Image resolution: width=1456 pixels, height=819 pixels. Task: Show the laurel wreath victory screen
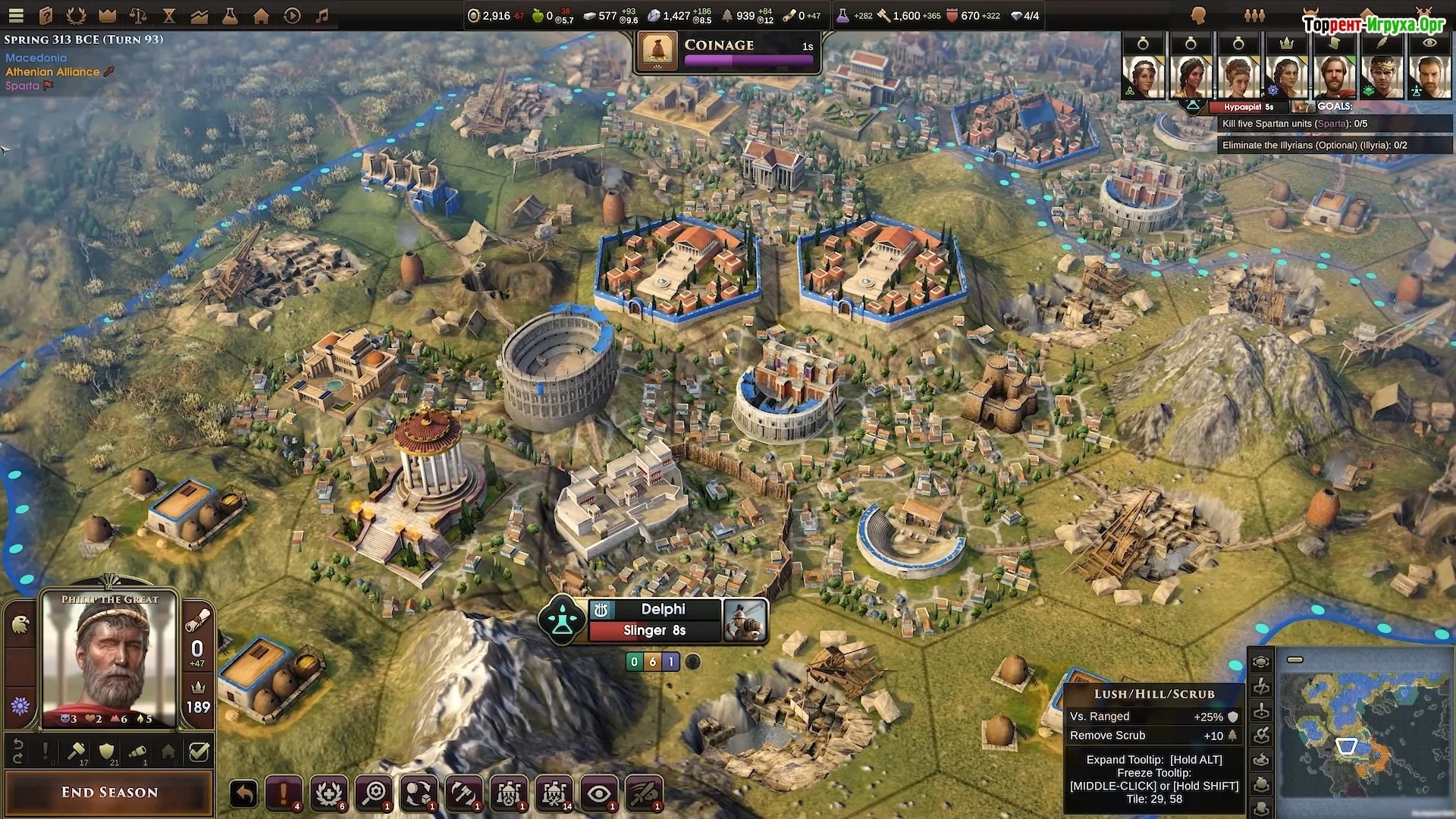point(77,15)
